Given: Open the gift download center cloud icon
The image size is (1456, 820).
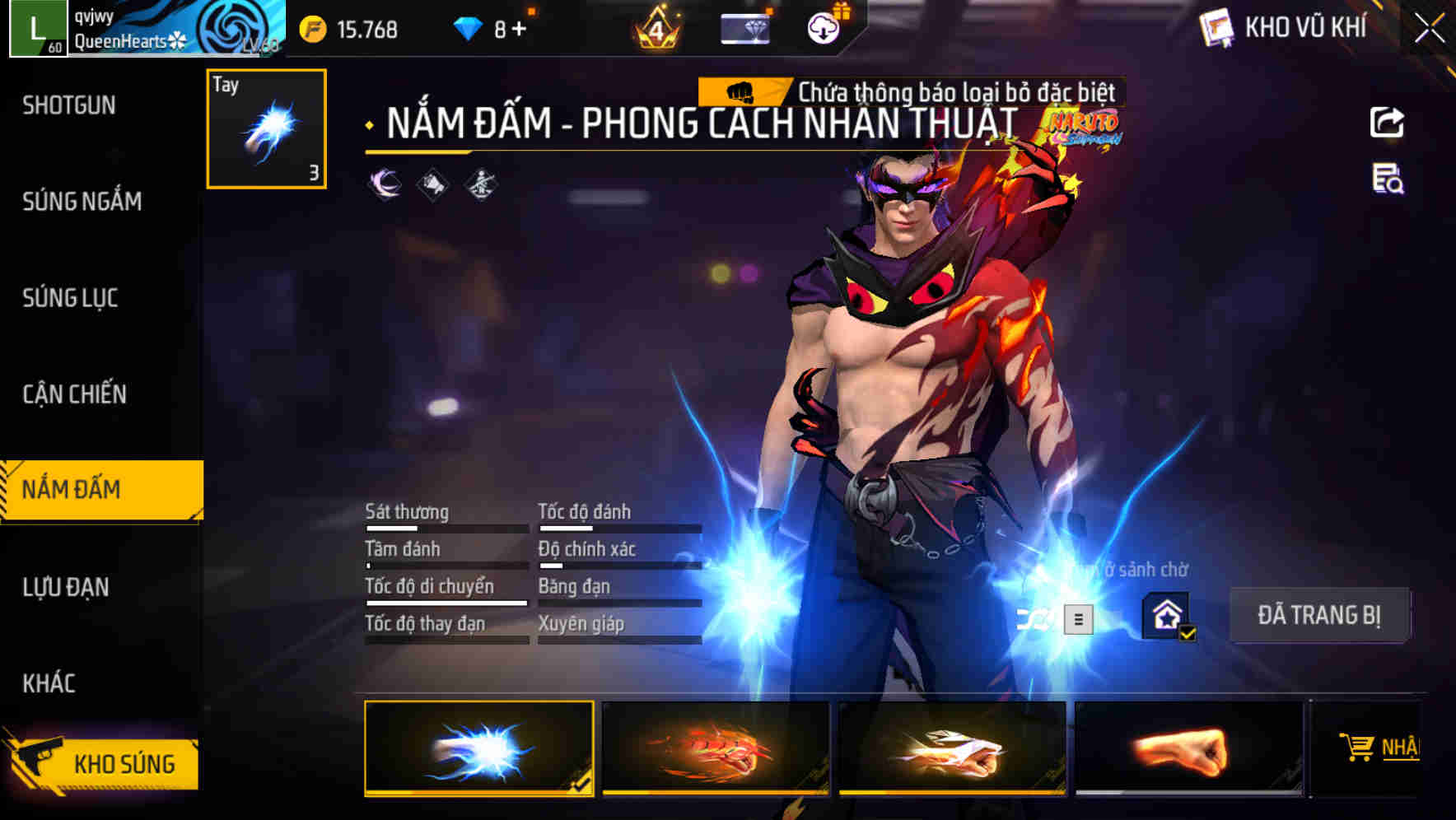Looking at the screenshot, I should (x=822, y=26).
